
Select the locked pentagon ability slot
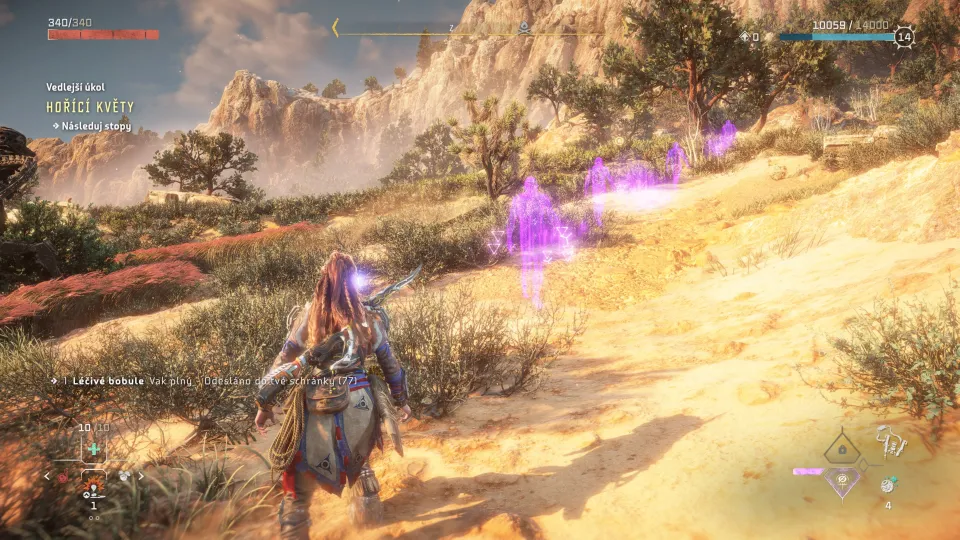click(842, 450)
